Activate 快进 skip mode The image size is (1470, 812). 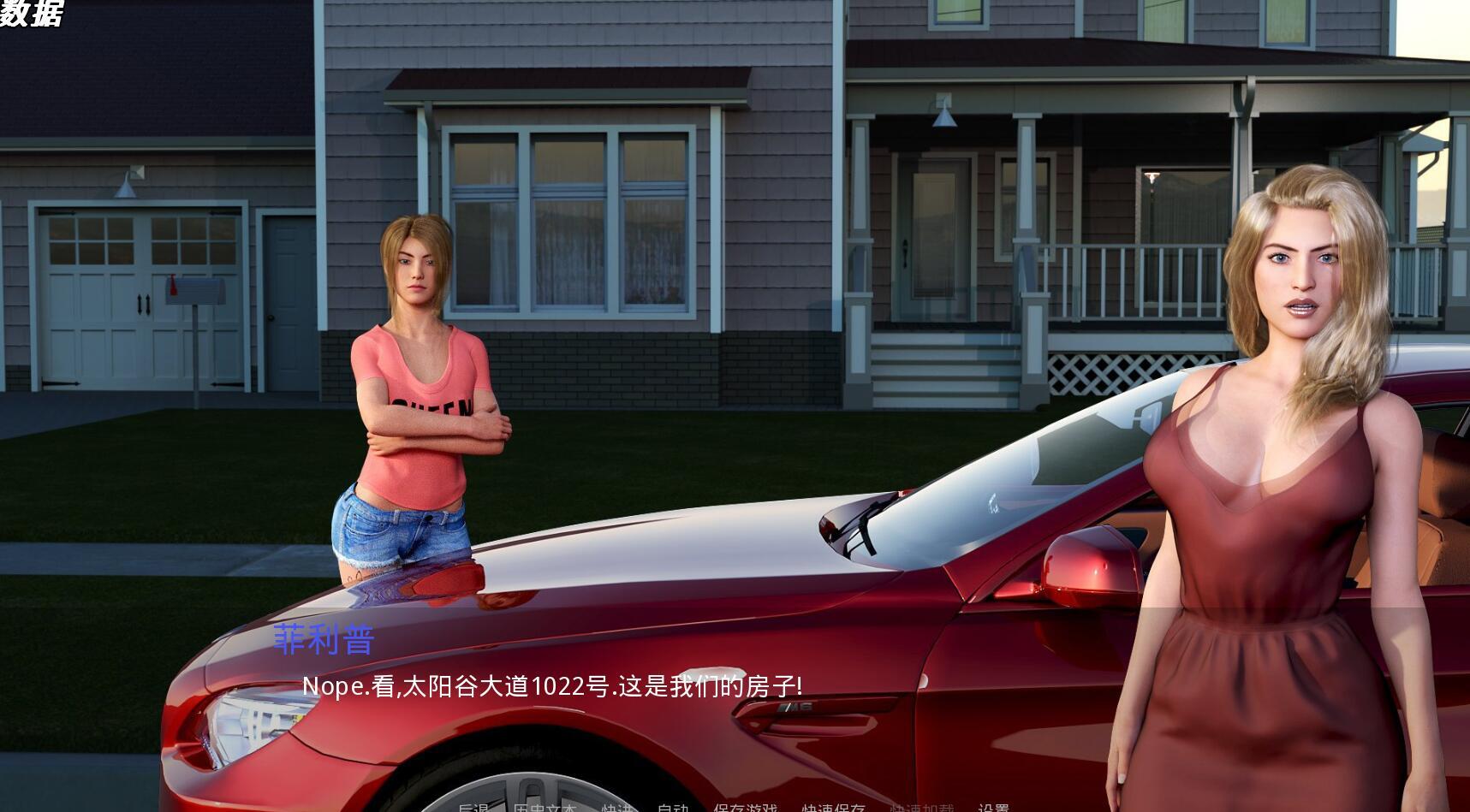[616, 807]
